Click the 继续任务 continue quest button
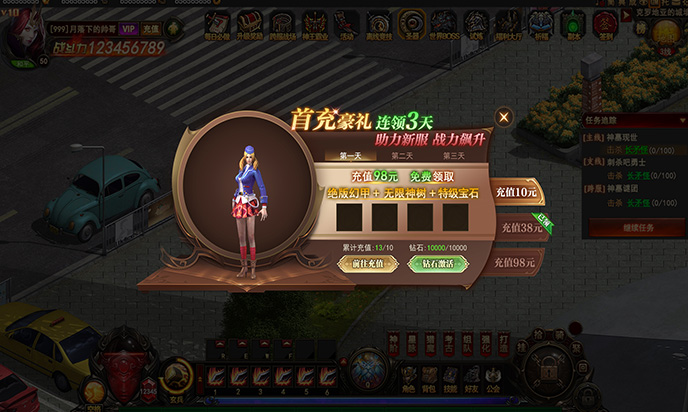 634,227
